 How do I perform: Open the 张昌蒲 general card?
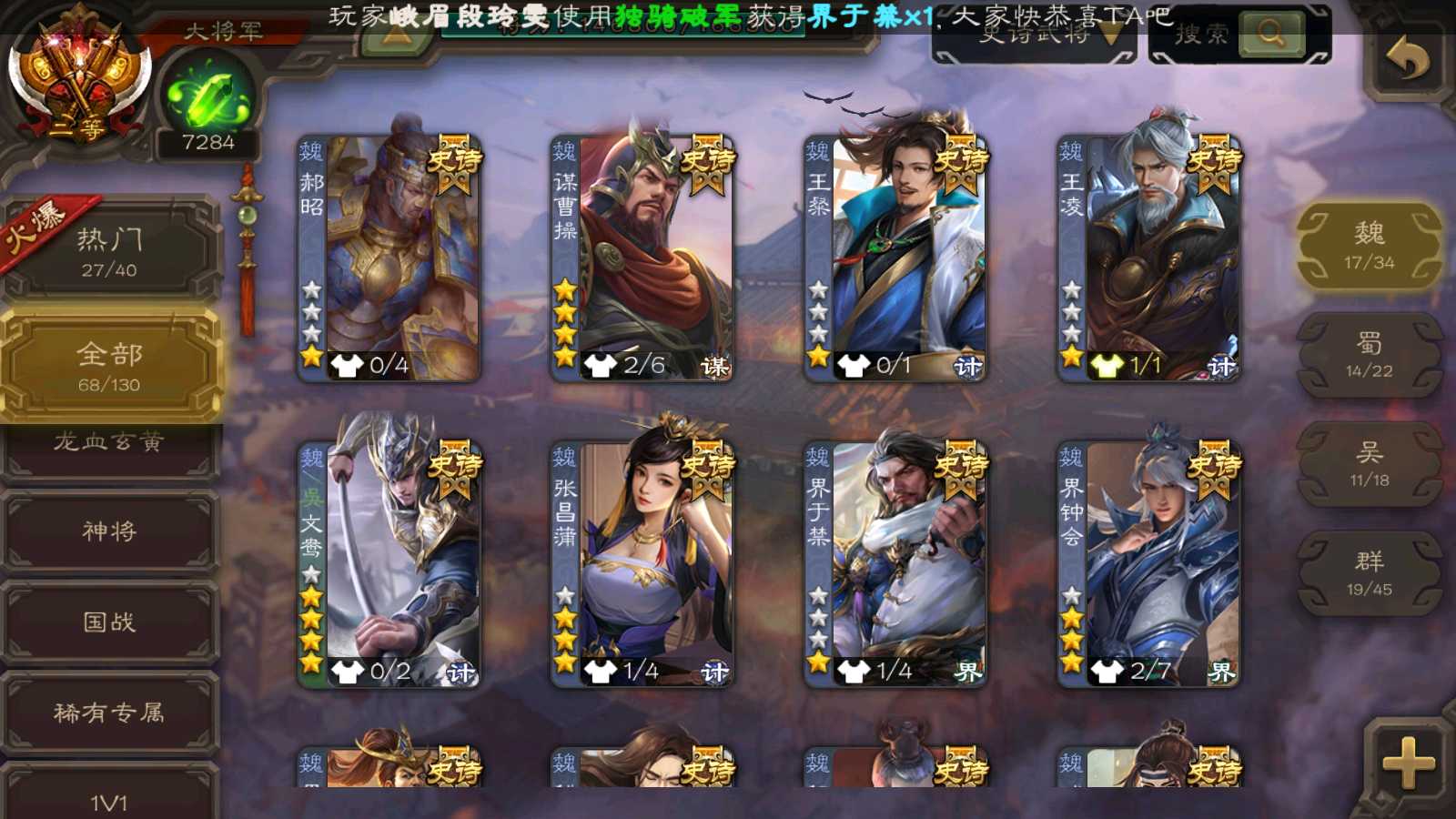[x=642, y=564]
